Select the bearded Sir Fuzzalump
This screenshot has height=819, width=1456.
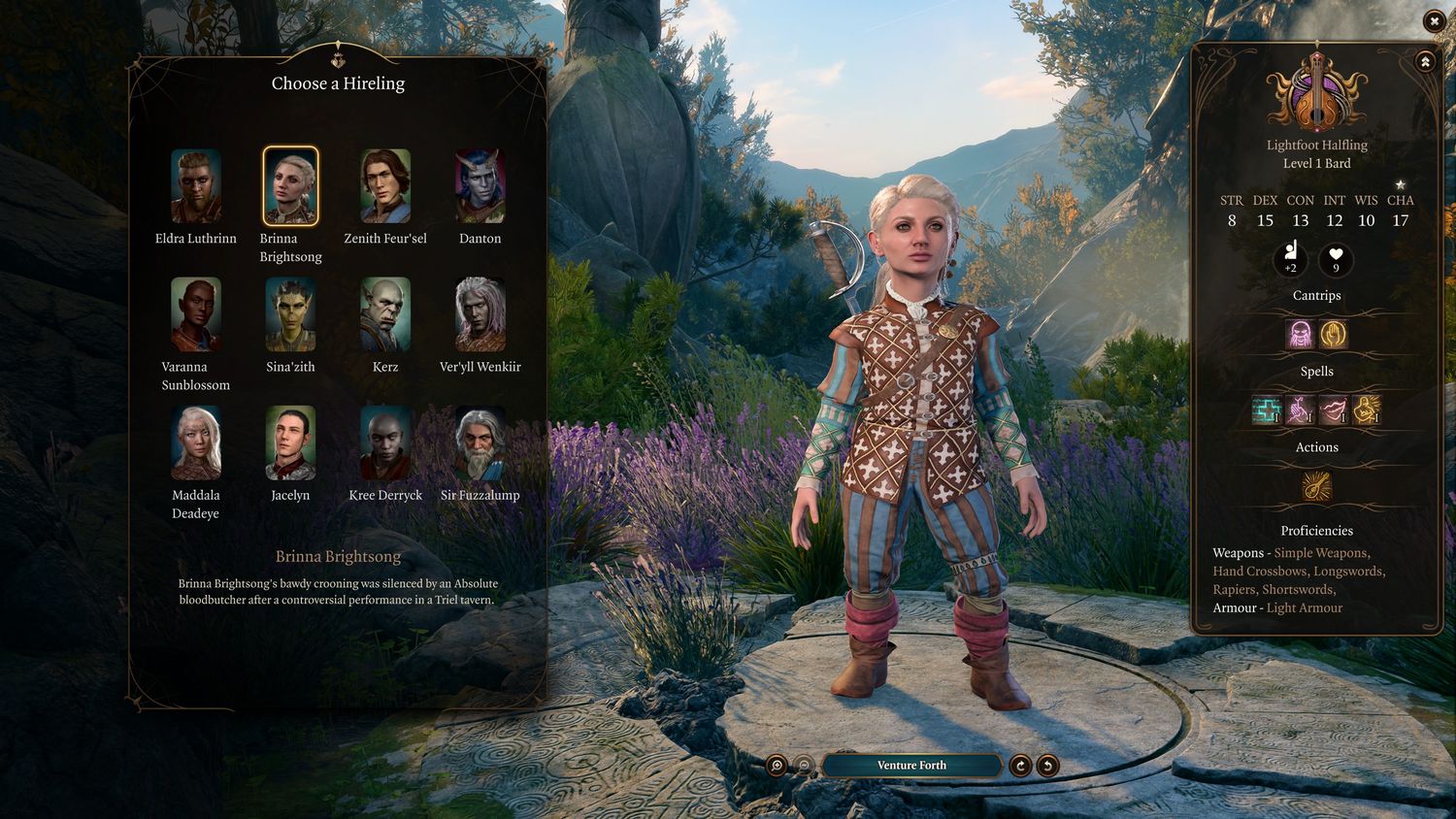coord(480,442)
